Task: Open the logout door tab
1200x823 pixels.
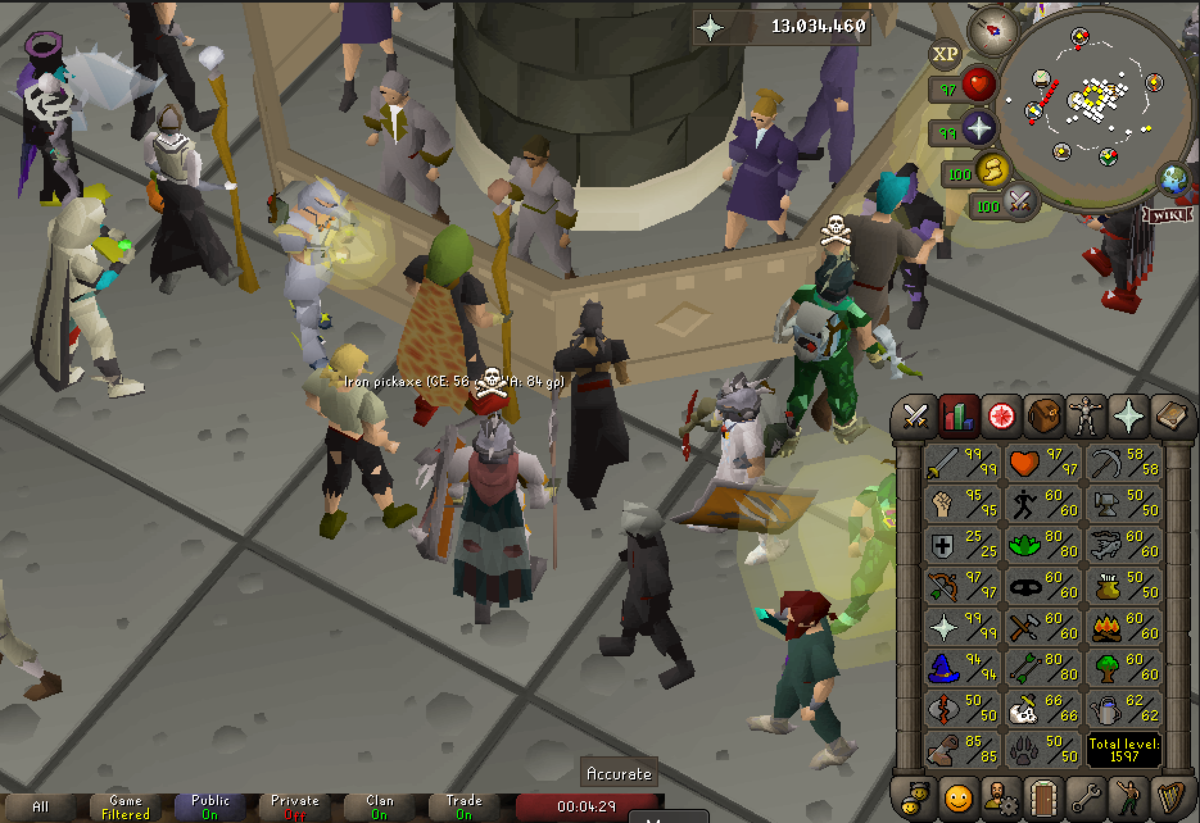Action: (x=1043, y=798)
